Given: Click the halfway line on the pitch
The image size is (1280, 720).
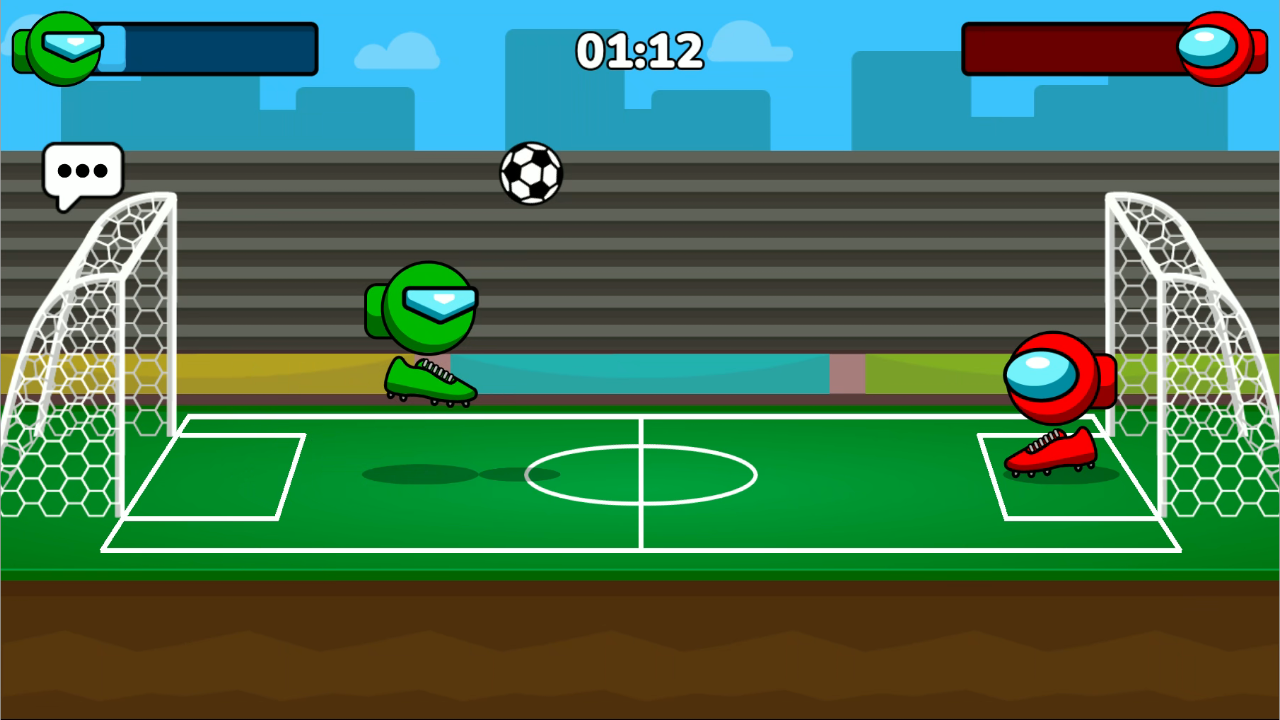Looking at the screenshot, I should pos(640,530).
